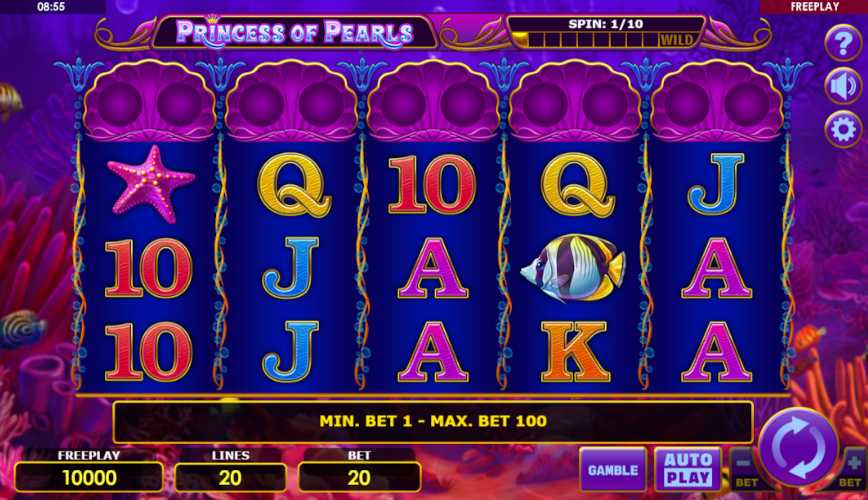Increase the bet with plus BET
The width and height of the screenshot is (868, 500).
click(853, 468)
